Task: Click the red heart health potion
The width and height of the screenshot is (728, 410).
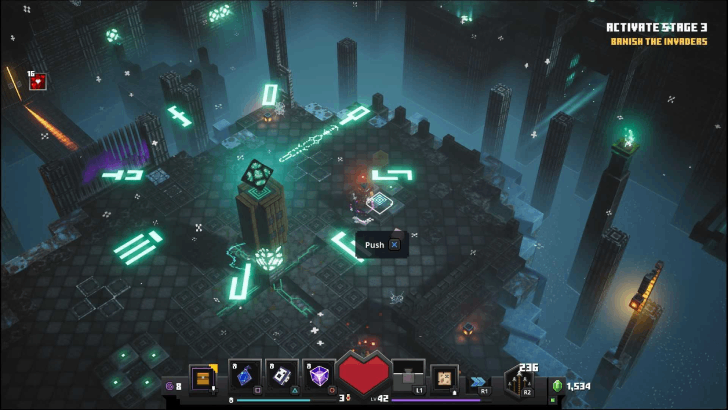Action: (363, 373)
